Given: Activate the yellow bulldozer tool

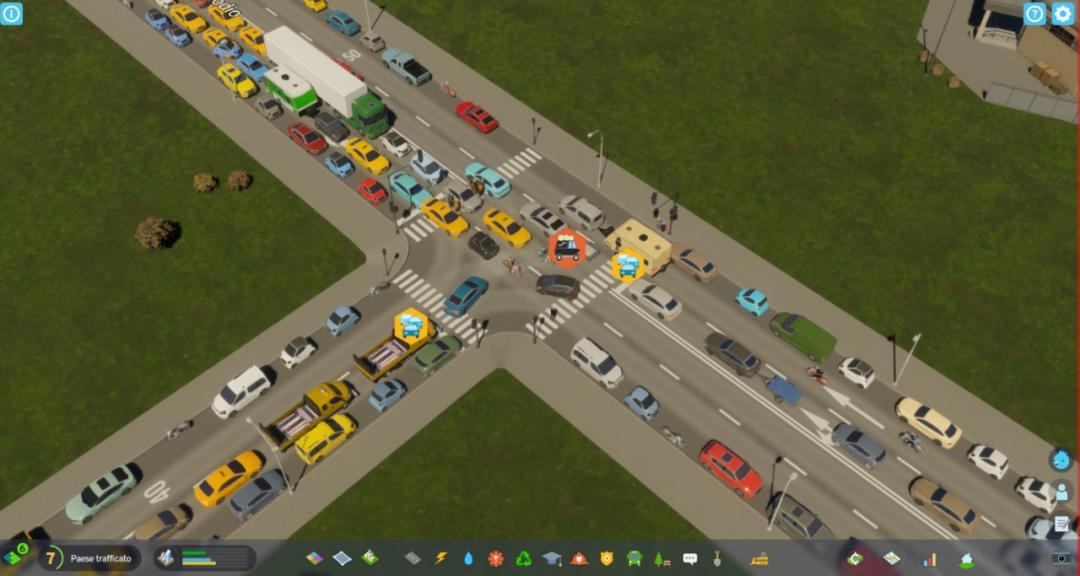Looking at the screenshot, I should pos(760,558).
